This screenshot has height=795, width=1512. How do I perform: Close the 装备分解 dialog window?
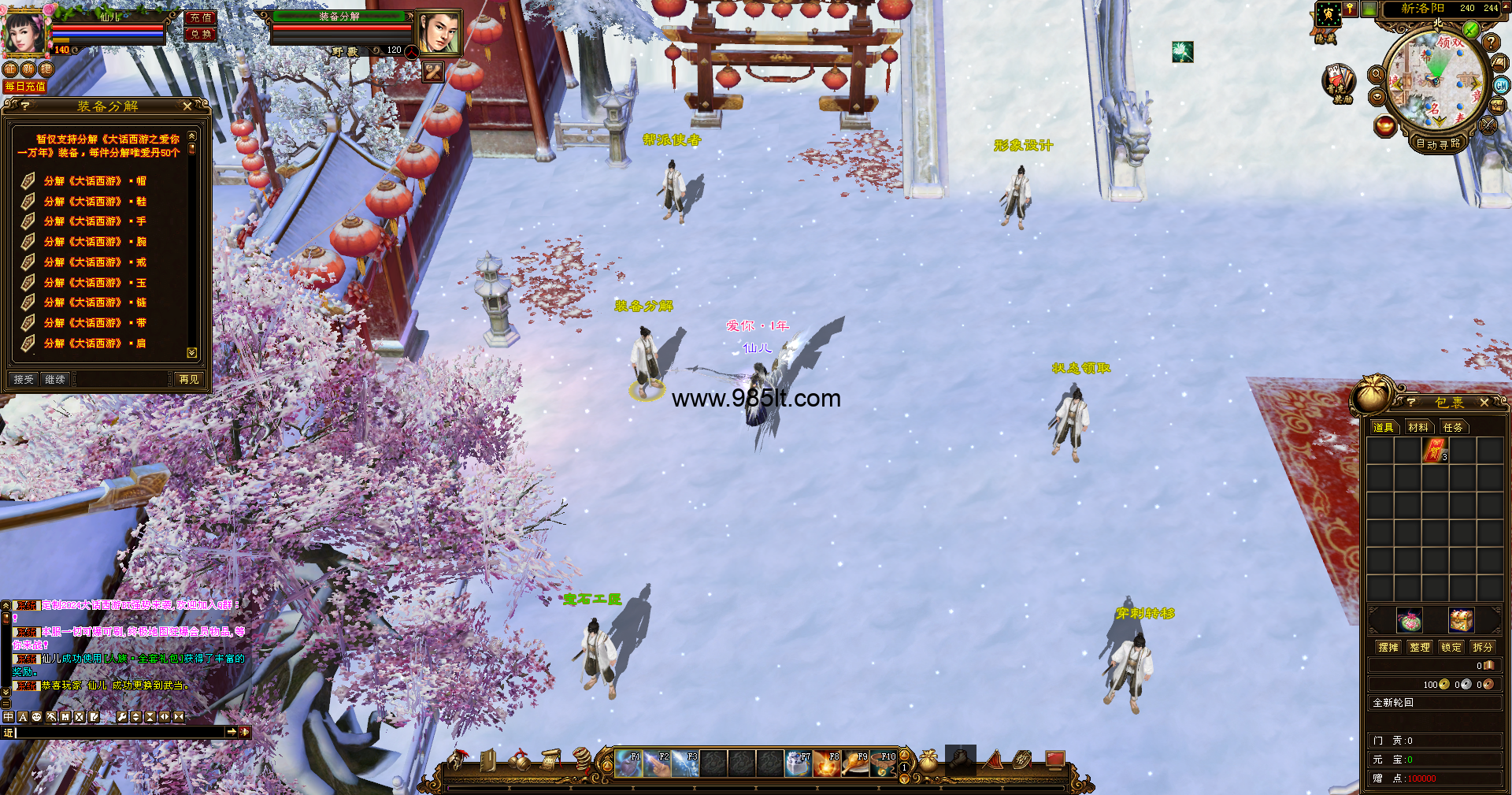click(x=187, y=106)
